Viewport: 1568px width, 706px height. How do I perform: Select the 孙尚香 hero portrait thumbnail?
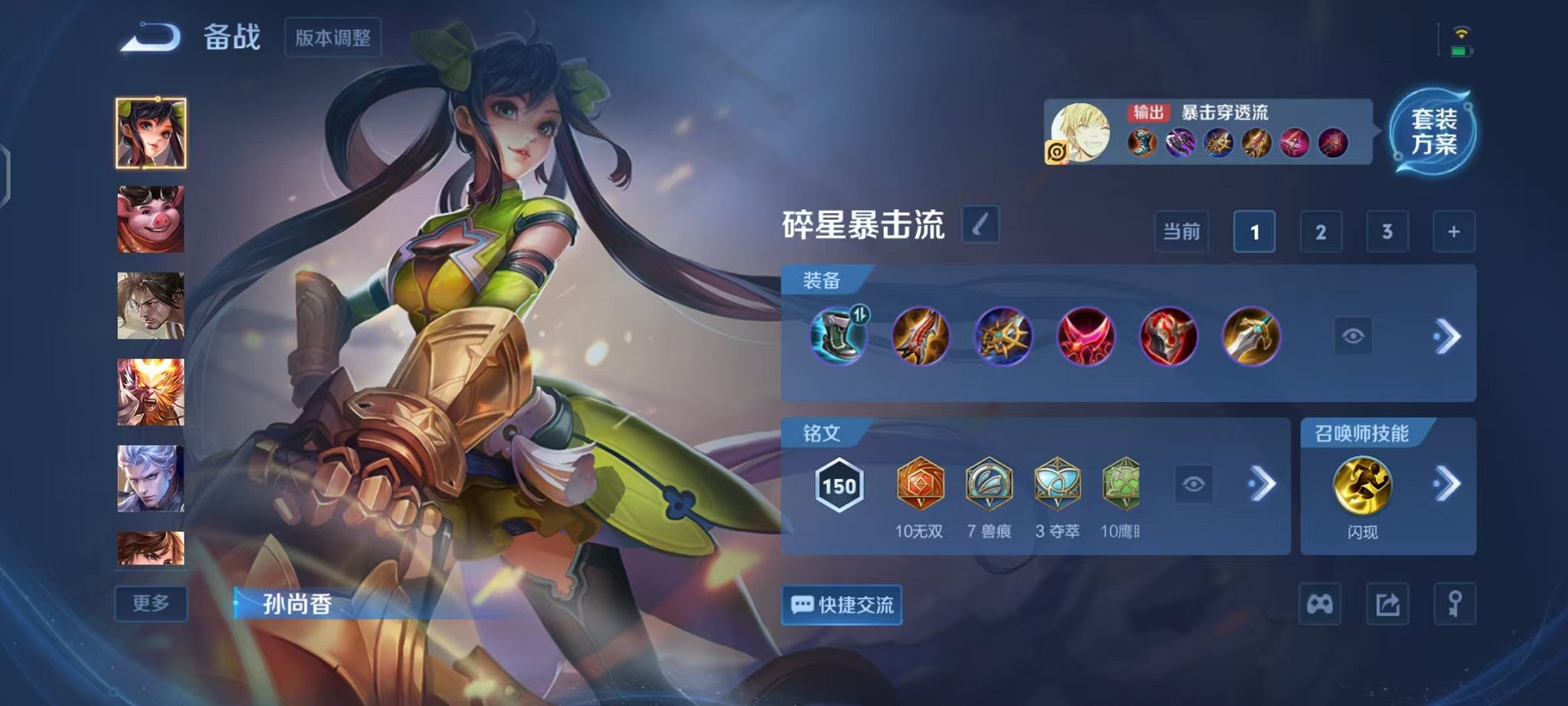point(151,132)
